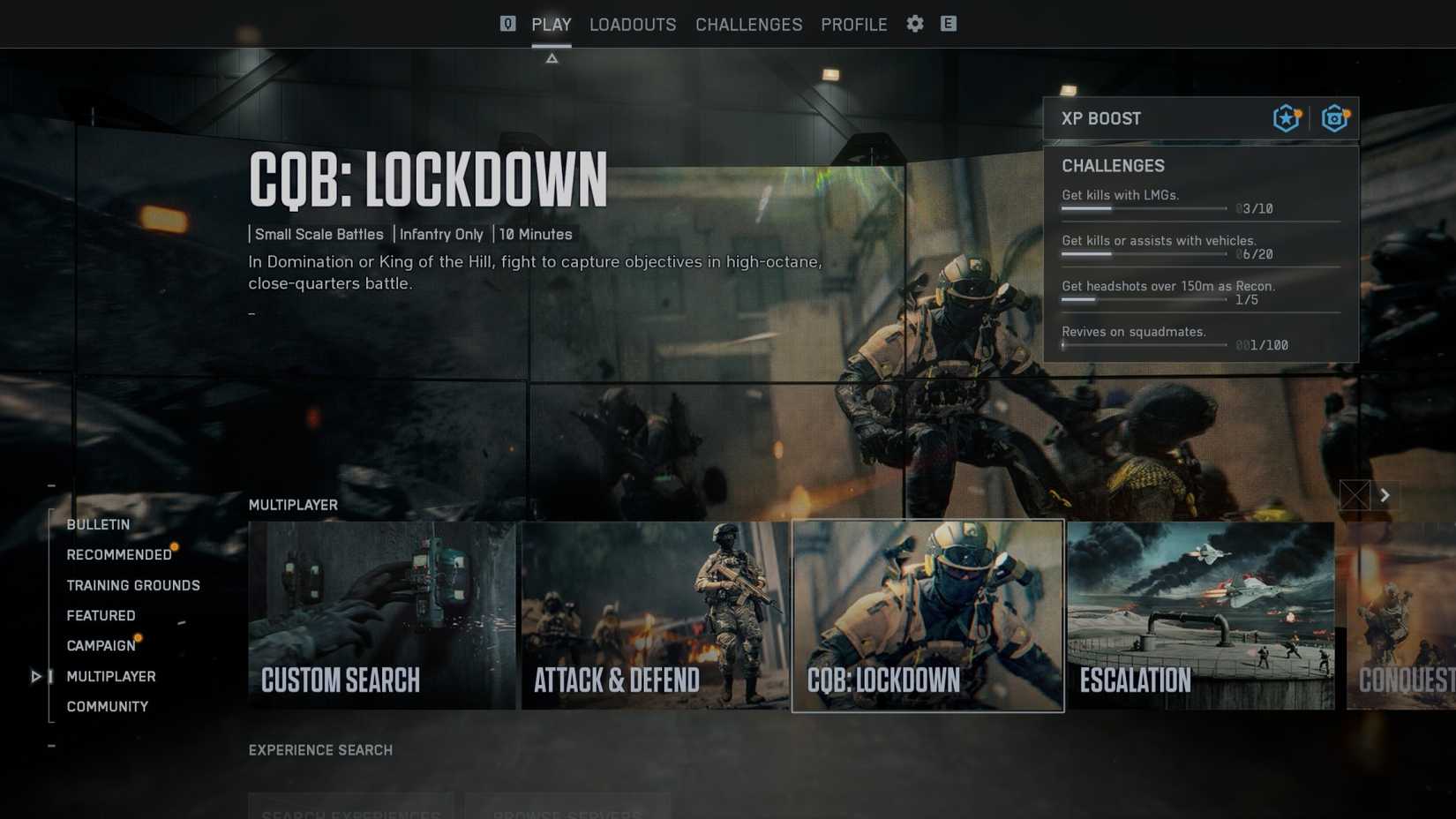Open the Bulletin page

(97, 524)
